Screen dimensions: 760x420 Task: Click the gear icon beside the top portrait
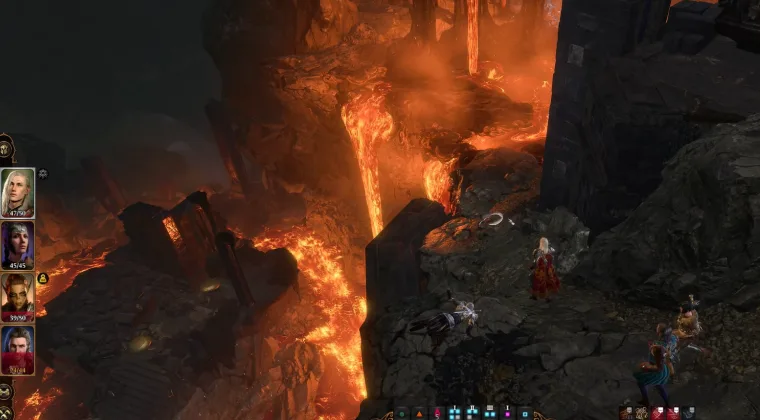(43, 173)
